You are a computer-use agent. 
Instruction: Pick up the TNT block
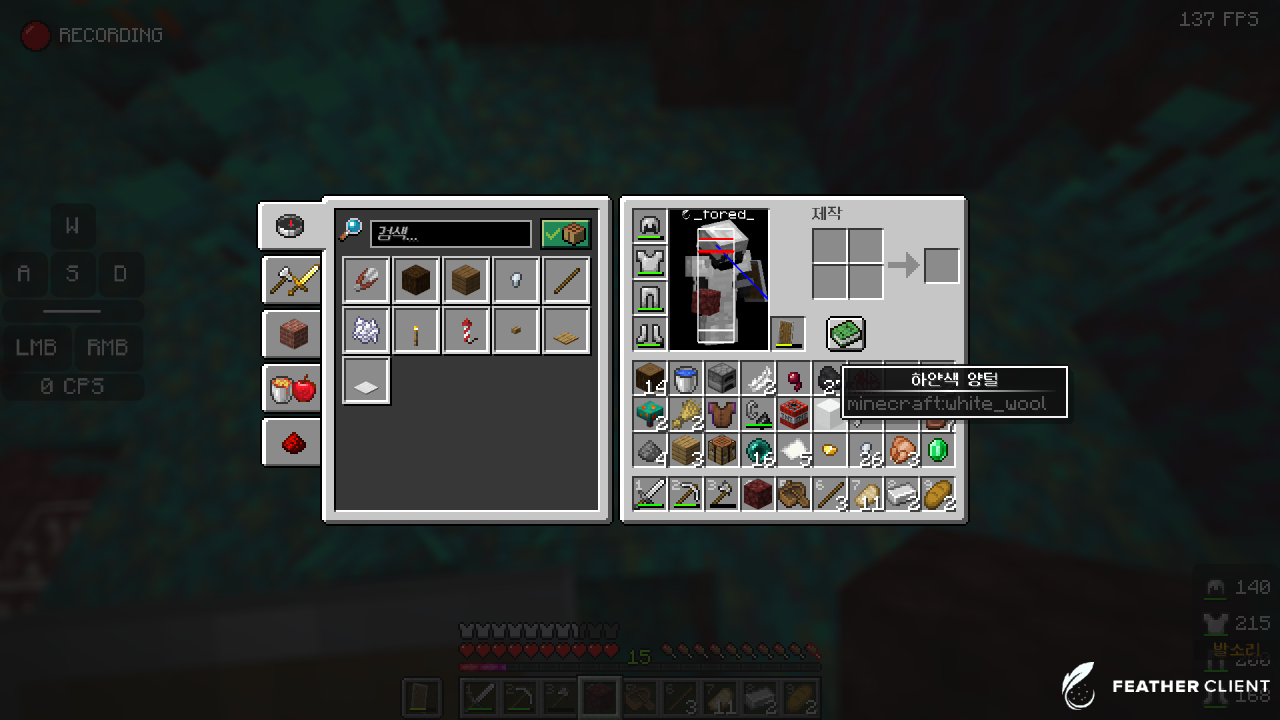[794, 414]
